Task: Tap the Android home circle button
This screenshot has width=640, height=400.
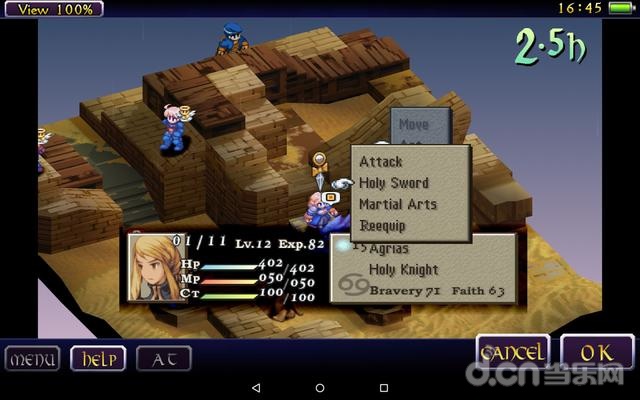Action: 320,387
